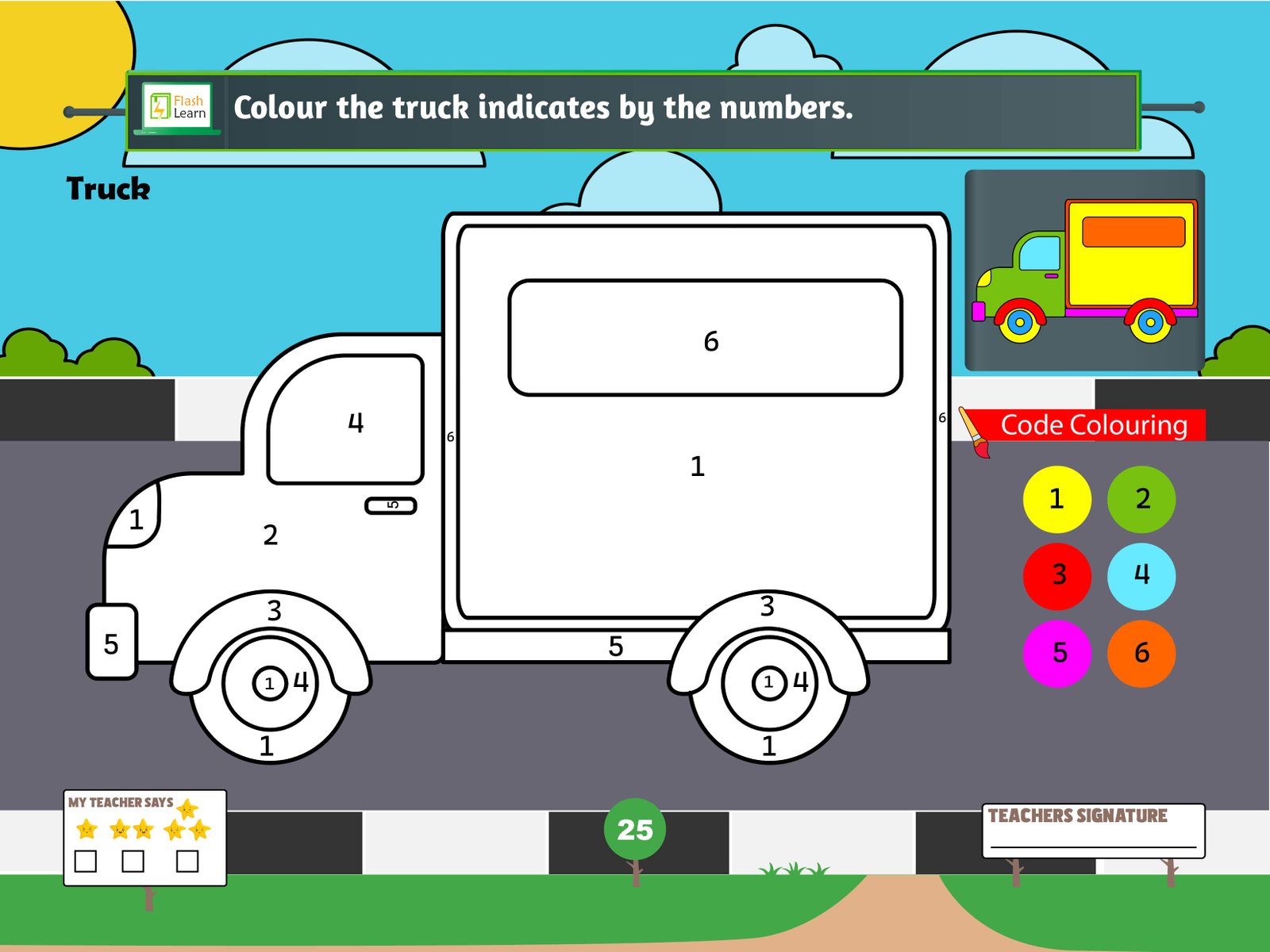
Task: Click the Flash Learn logo
Action: point(177,108)
